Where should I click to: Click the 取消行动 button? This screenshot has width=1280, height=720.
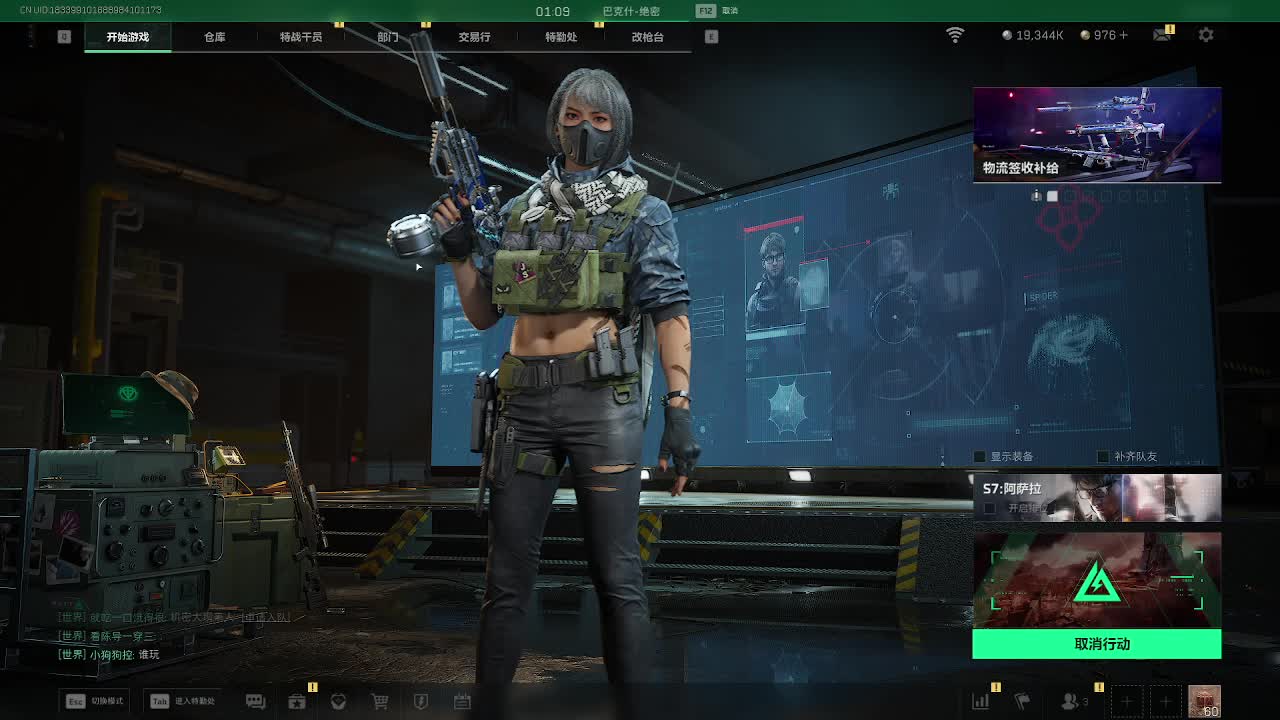pyautogui.click(x=1097, y=644)
